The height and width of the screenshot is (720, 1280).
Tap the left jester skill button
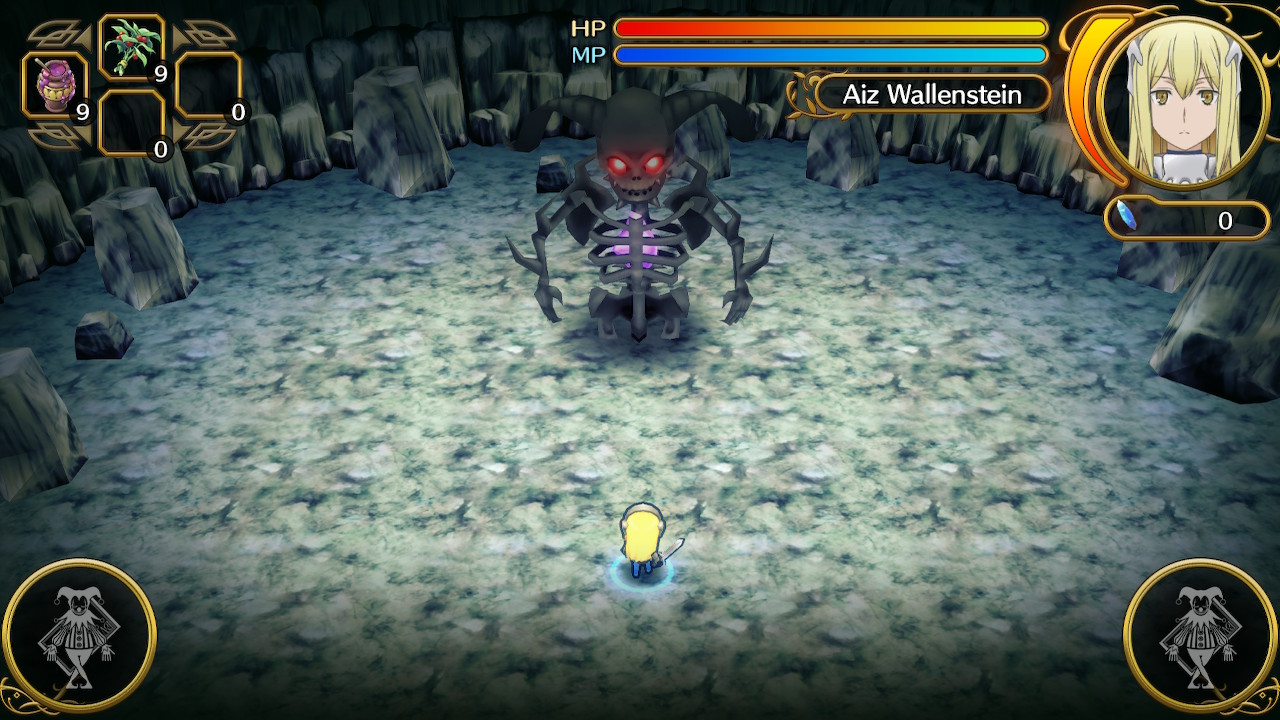80,635
